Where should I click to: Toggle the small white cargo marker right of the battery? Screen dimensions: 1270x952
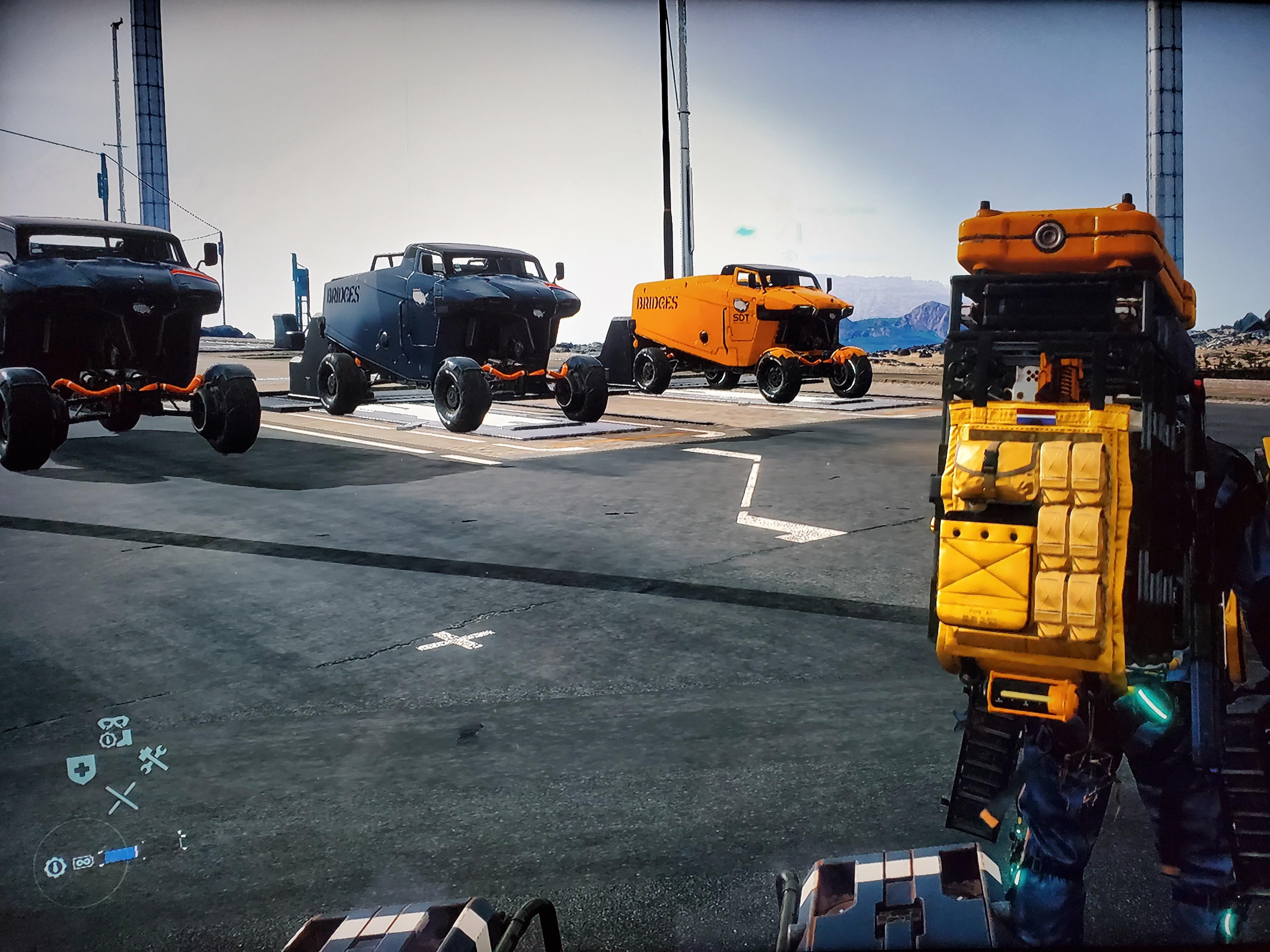[x=182, y=840]
